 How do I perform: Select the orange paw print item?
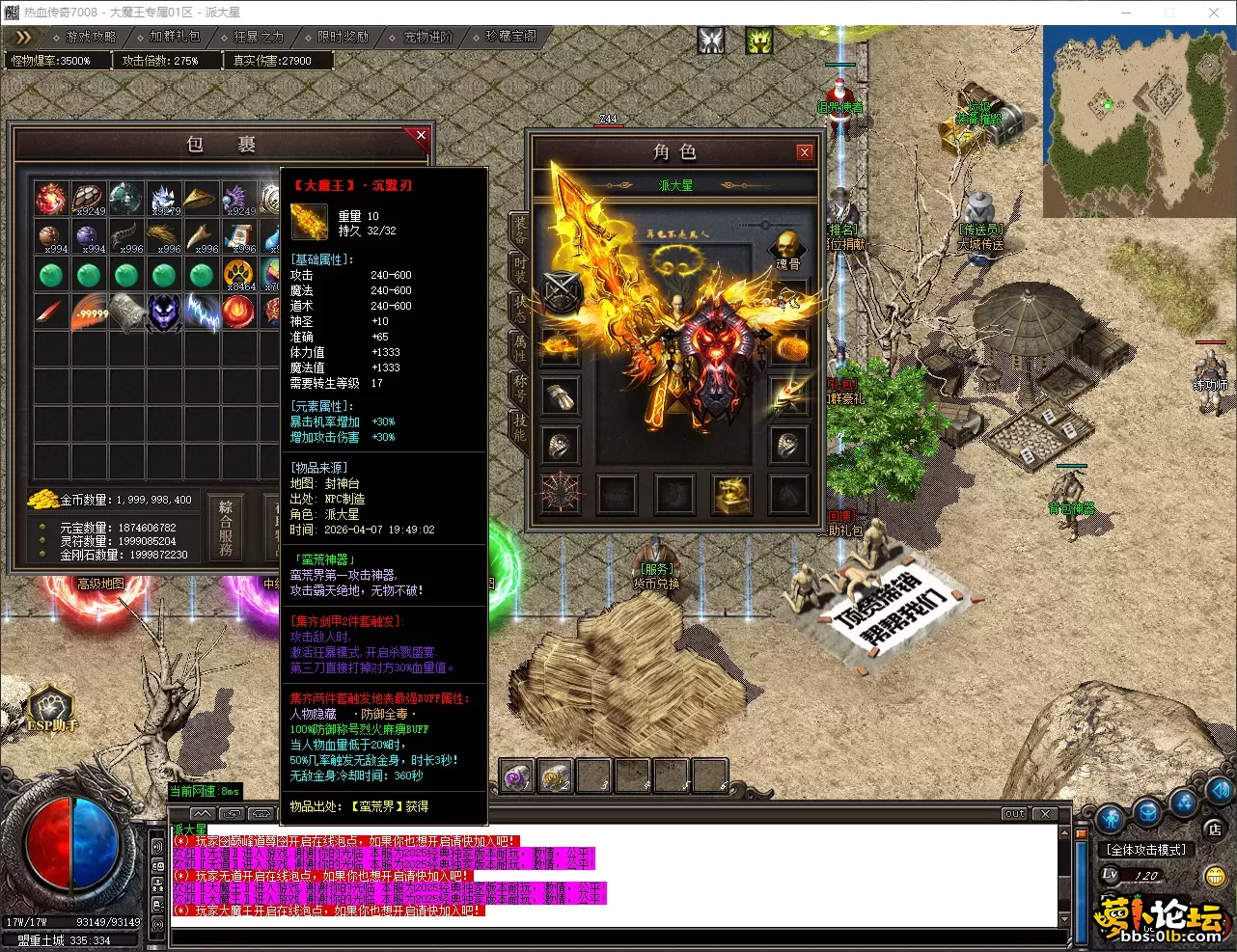coord(238,275)
